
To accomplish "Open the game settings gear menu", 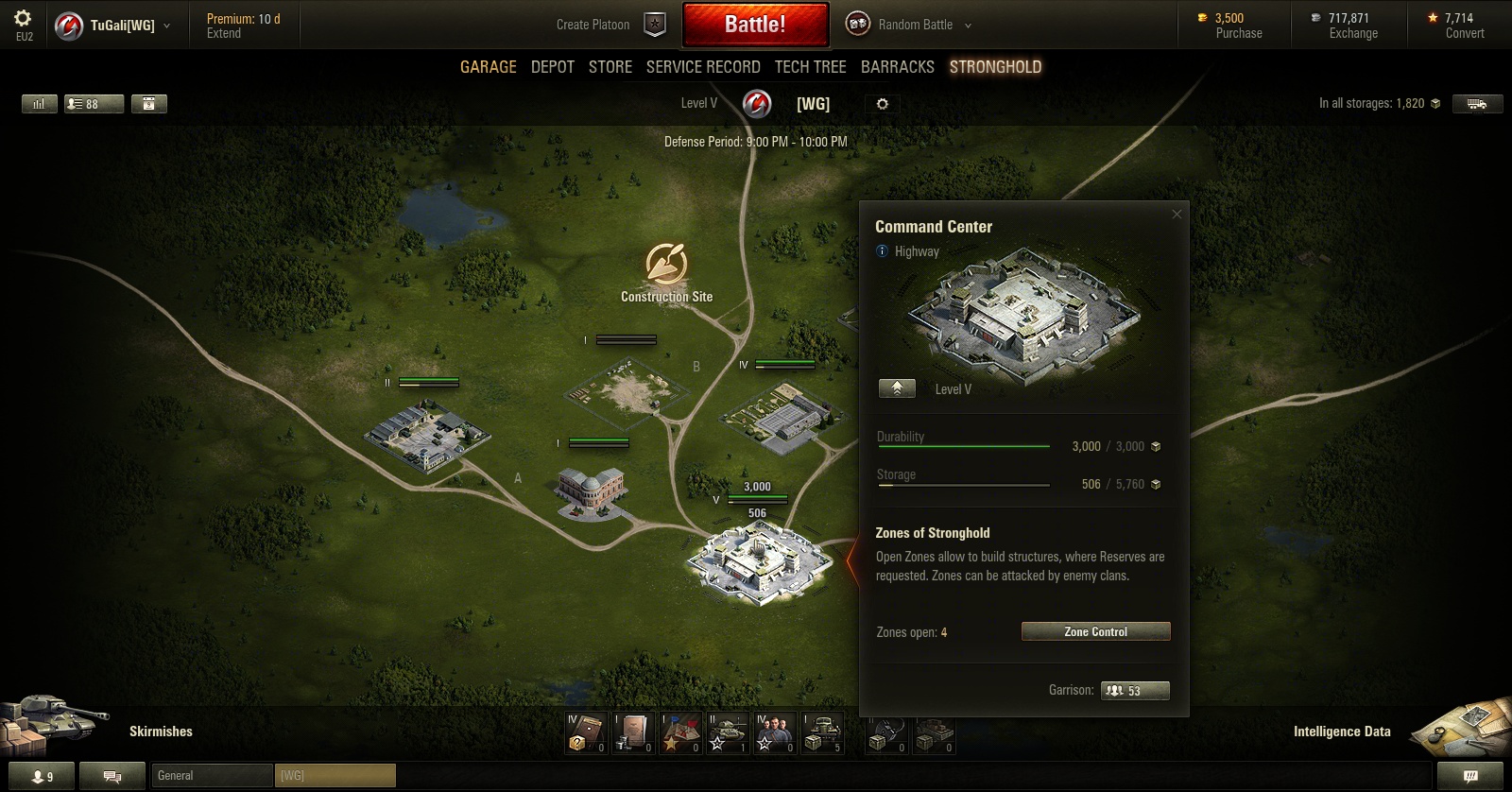I will (24, 19).
